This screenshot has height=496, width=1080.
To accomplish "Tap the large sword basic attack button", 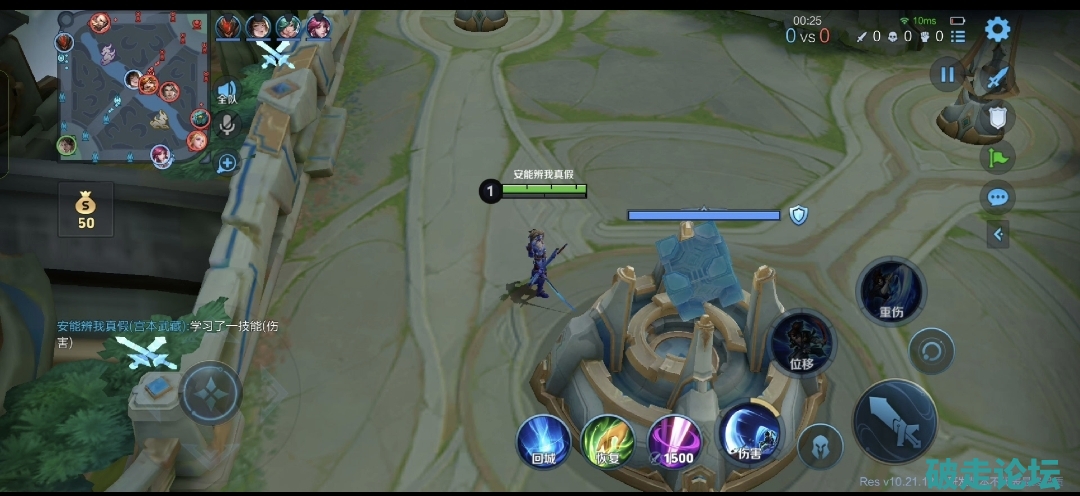I will [895, 422].
